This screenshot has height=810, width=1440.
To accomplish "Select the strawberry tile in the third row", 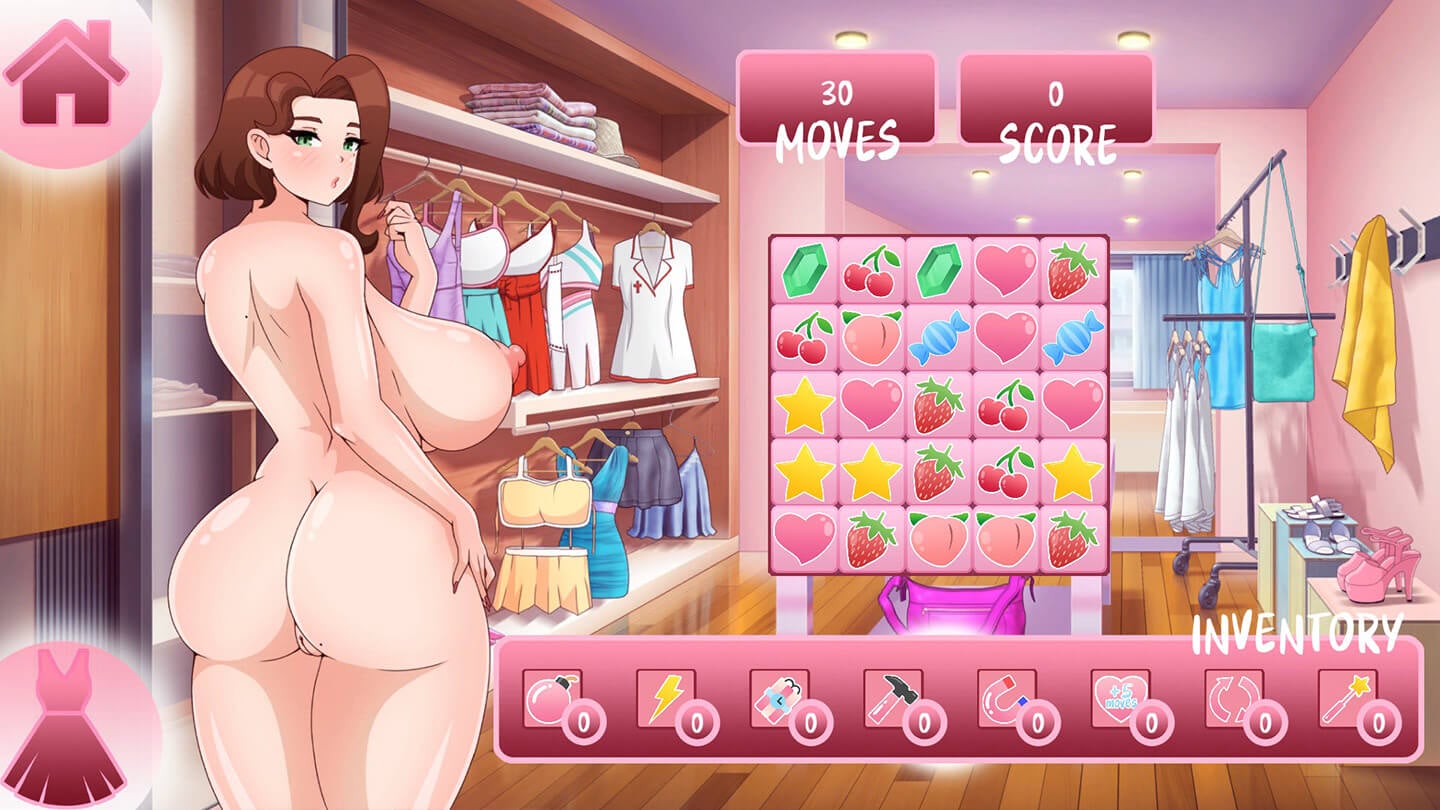I will click(939, 404).
